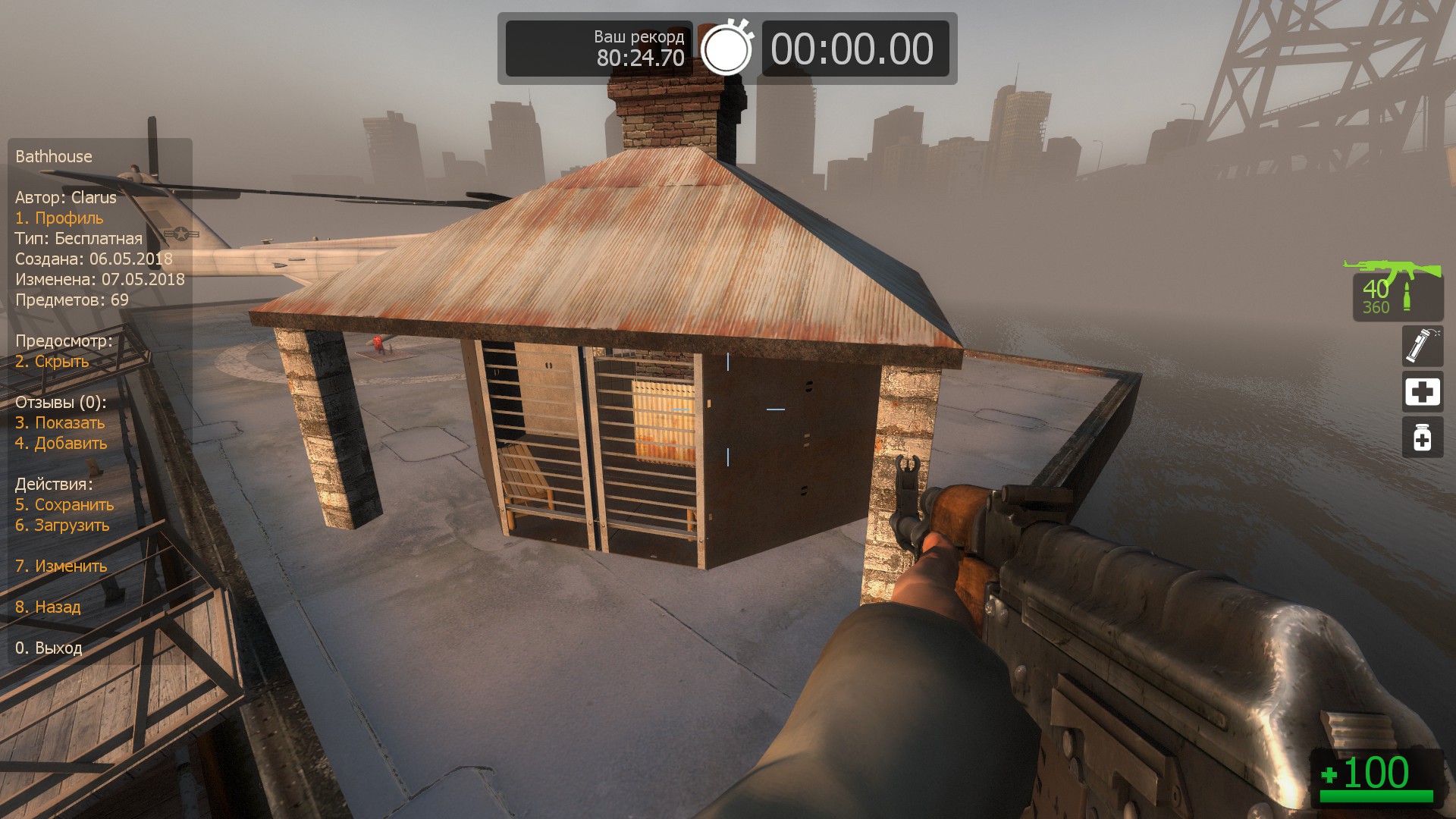Choose the Загрузить action
This screenshot has width=1456, height=819.
point(62,526)
